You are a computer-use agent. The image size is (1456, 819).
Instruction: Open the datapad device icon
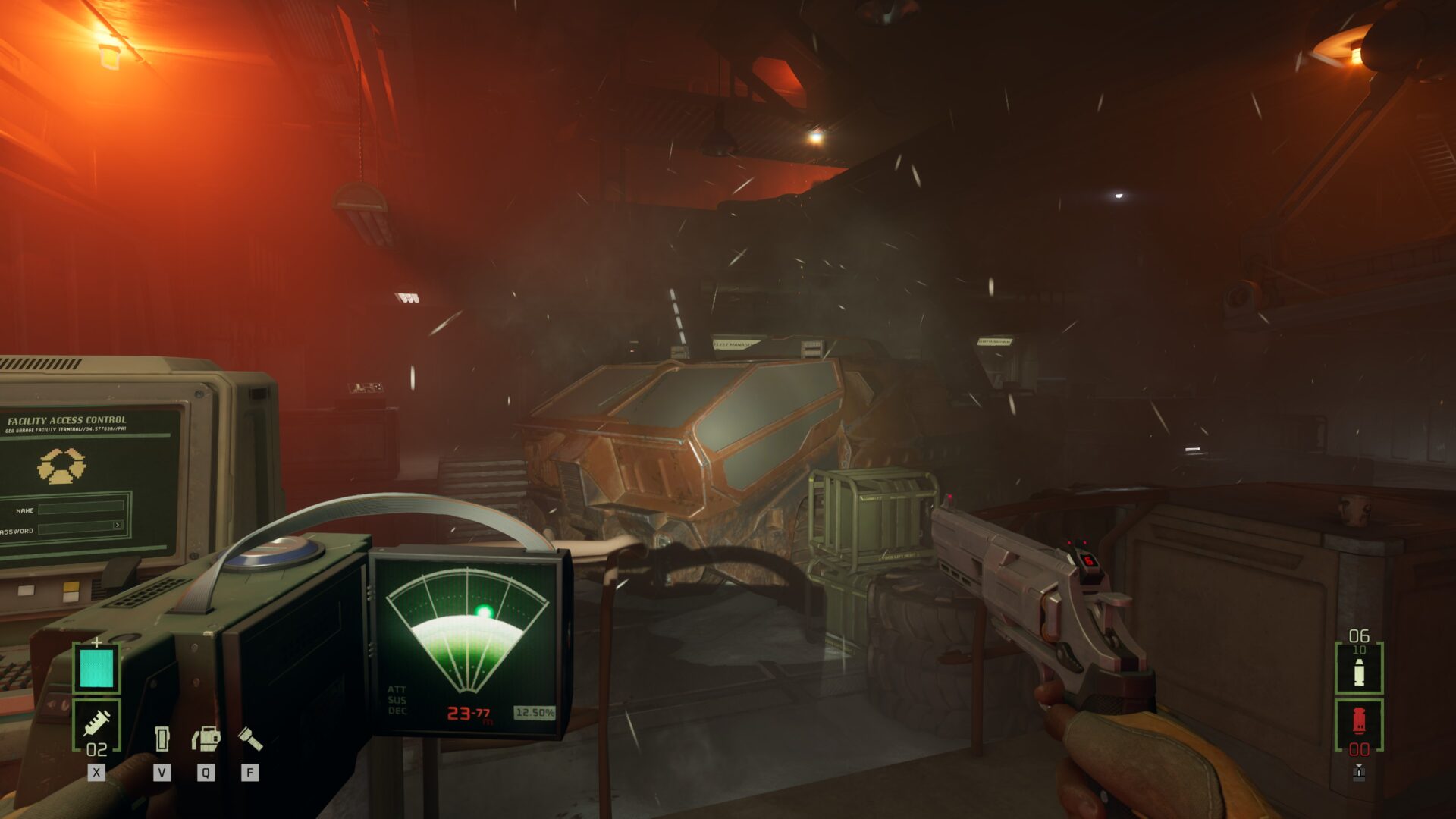(x=162, y=739)
